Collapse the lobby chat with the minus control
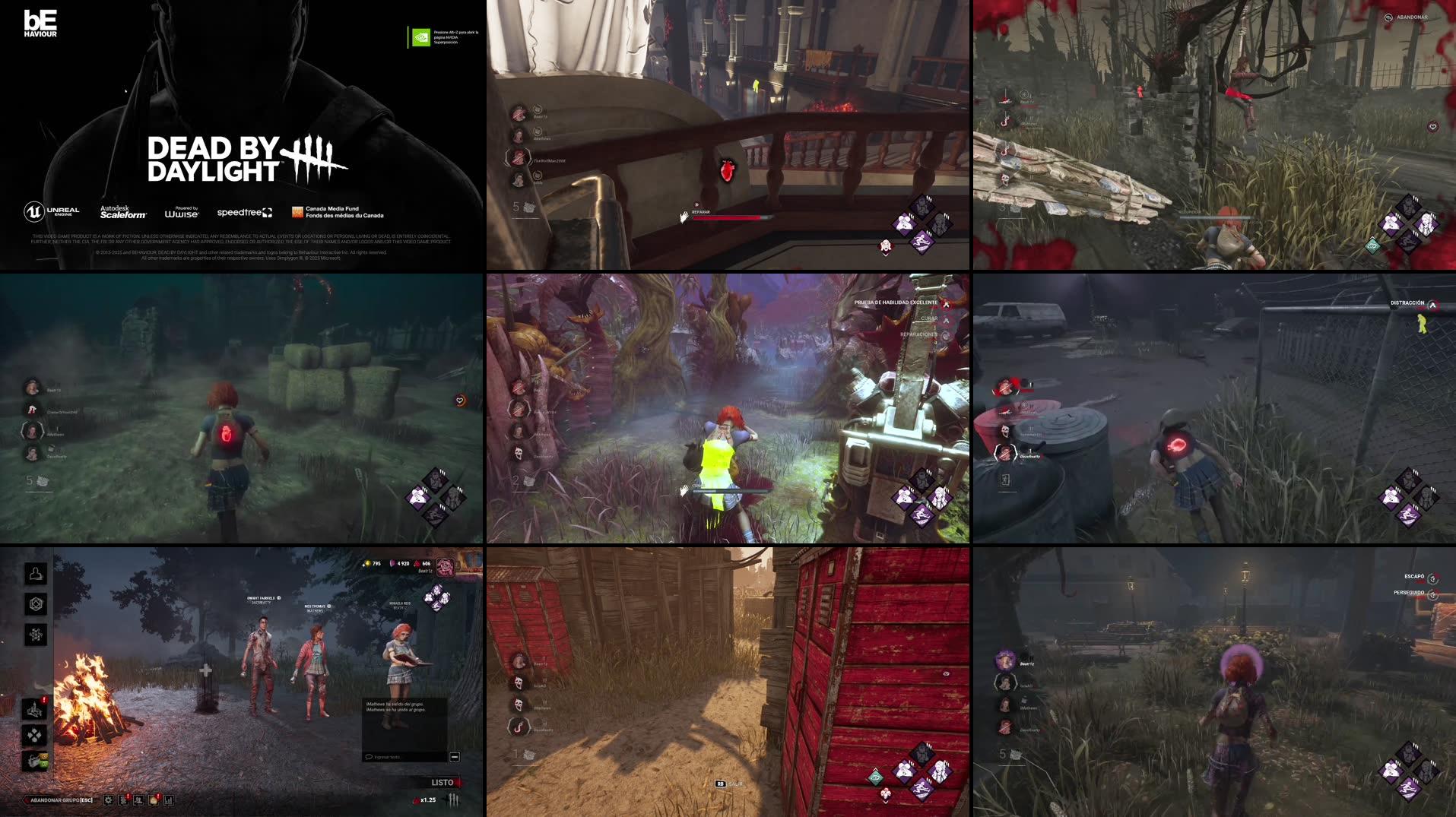This screenshot has width=1456, height=817. pyautogui.click(x=455, y=758)
